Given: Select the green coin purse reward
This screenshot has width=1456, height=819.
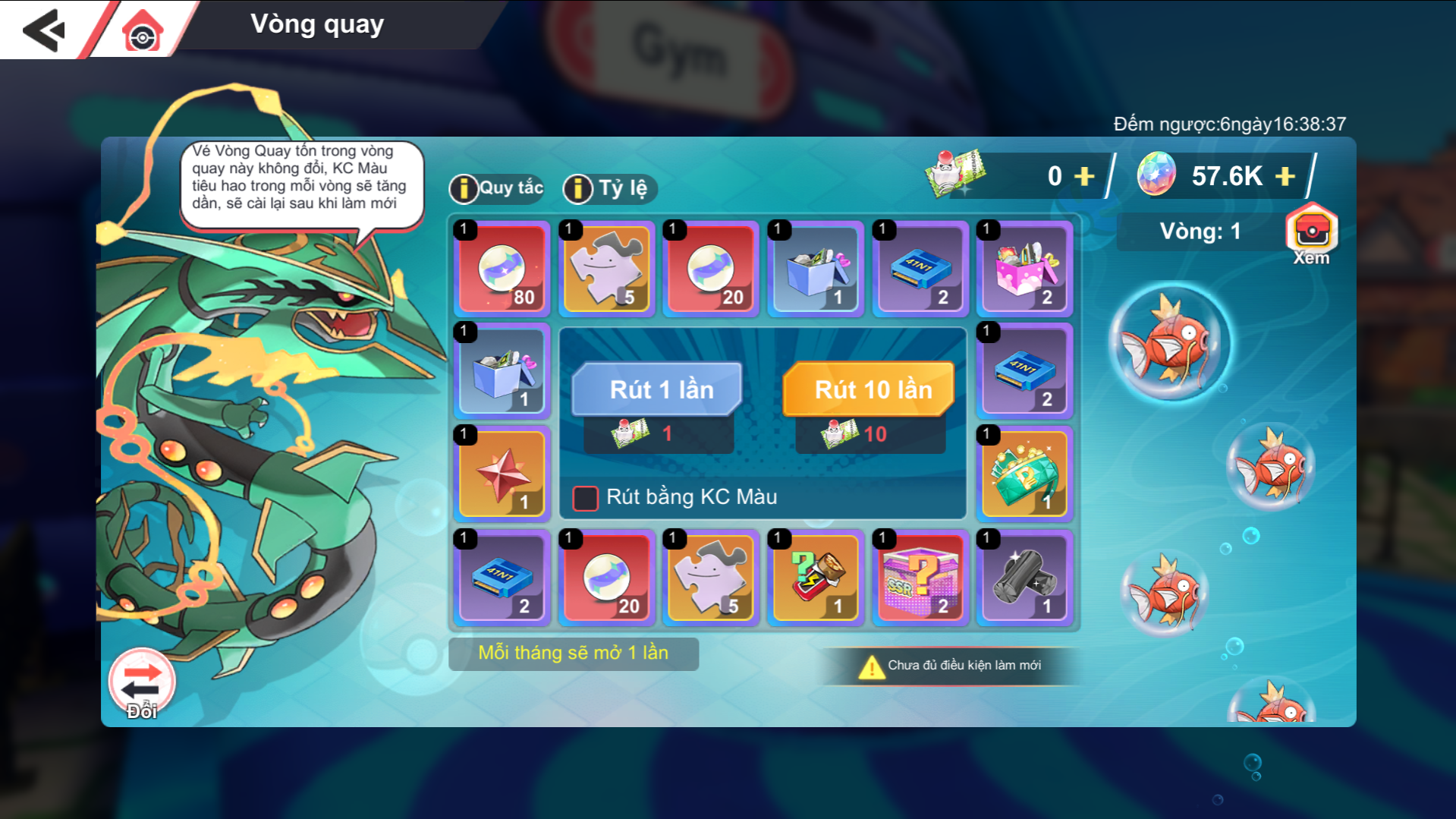Looking at the screenshot, I should click(1025, 474).
